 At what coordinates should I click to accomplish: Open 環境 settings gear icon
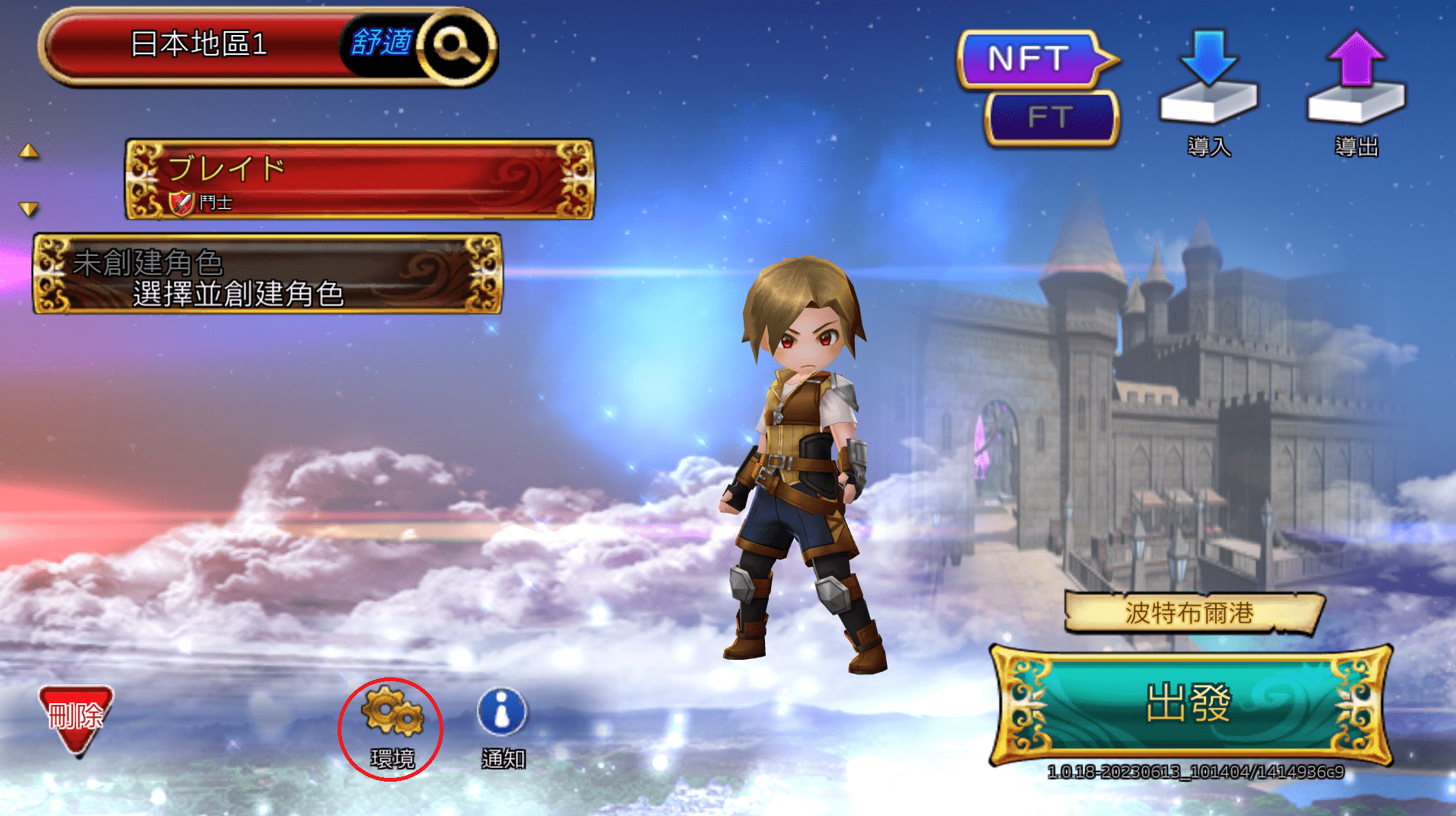pyautogui.click(x=392, y=724)
